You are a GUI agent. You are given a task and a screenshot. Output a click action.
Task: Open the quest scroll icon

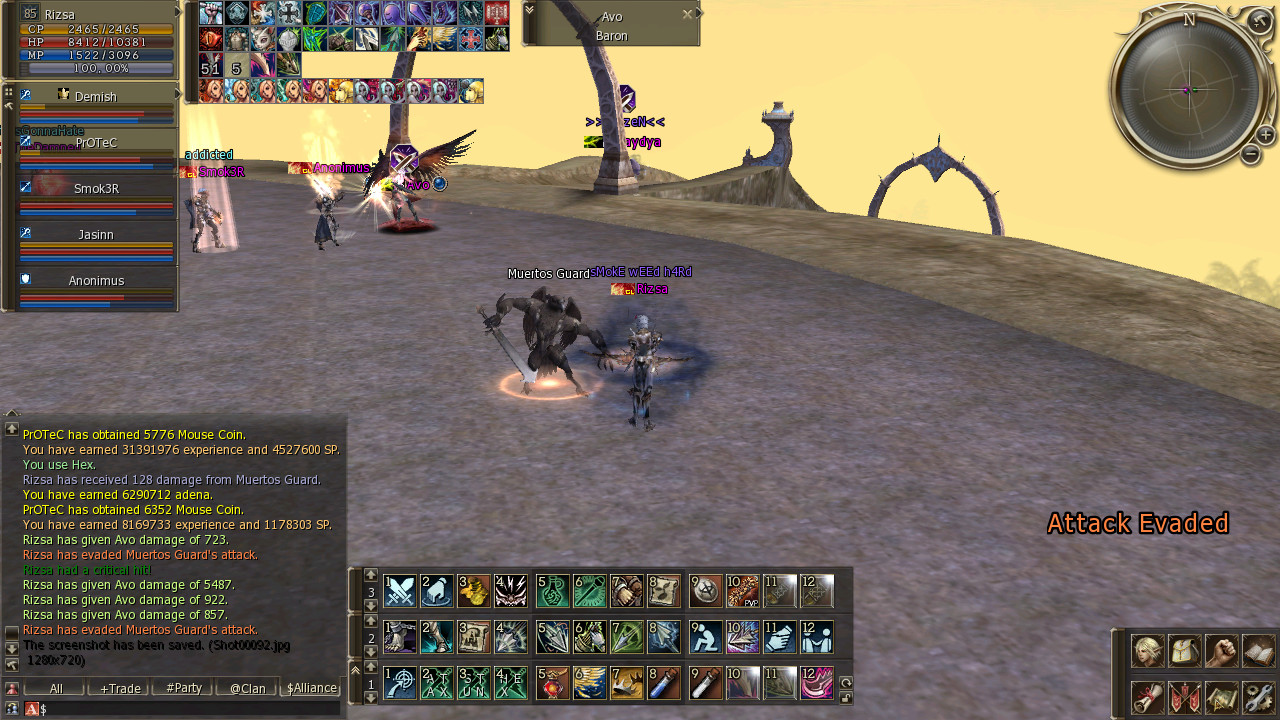(x=1147, y=697)
